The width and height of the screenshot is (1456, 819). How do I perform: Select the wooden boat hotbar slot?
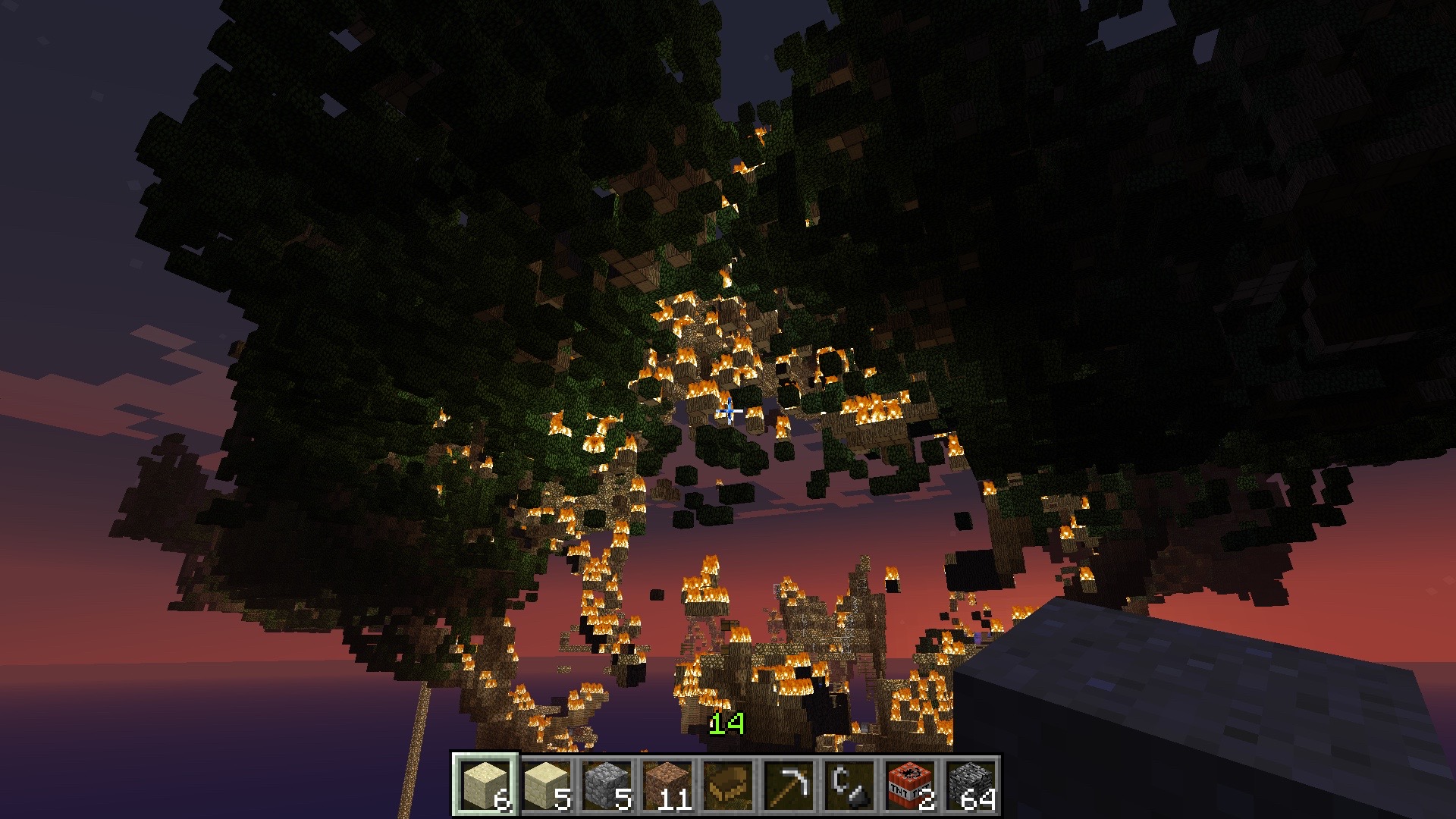click(728, 785)
